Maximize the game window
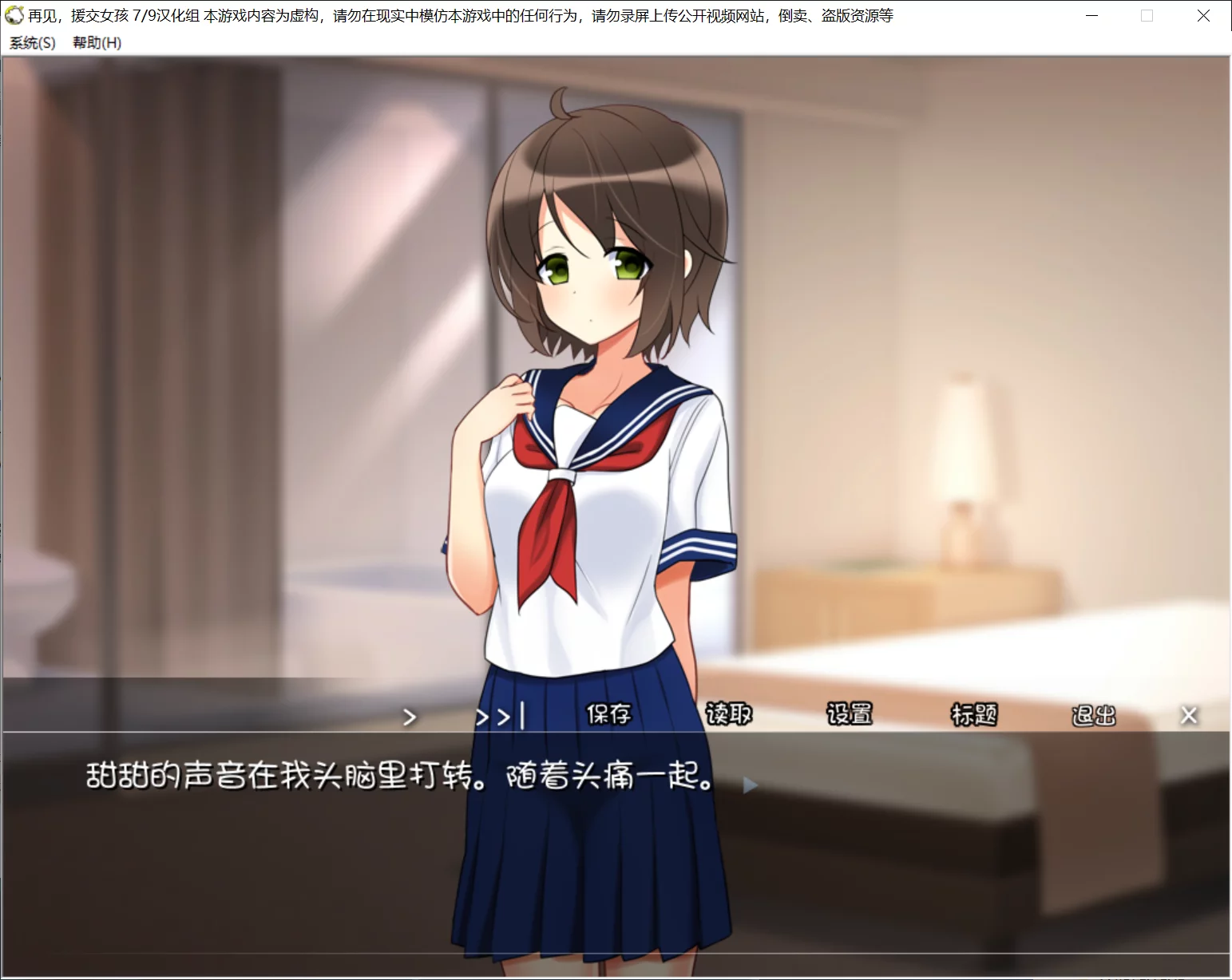Screen dimensions: 1232x980 pos(1147,15)
